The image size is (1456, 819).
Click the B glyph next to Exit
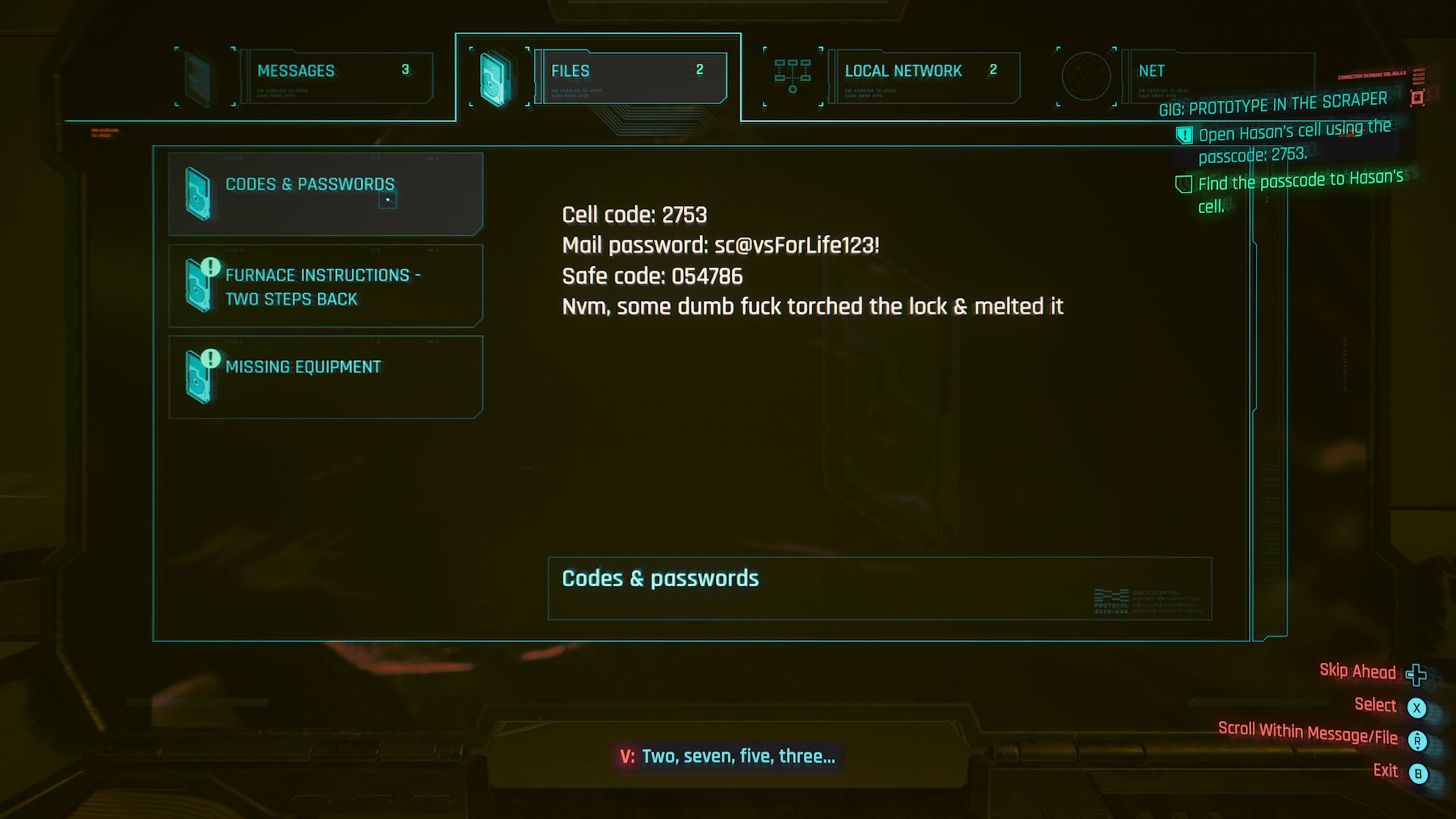[1417, 771]
